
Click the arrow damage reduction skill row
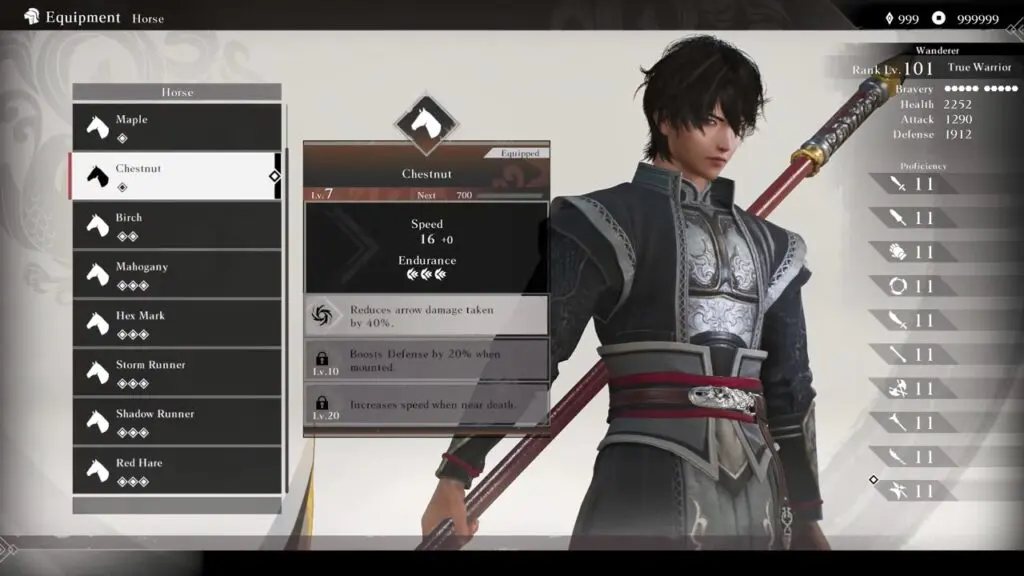click(426, 316)
